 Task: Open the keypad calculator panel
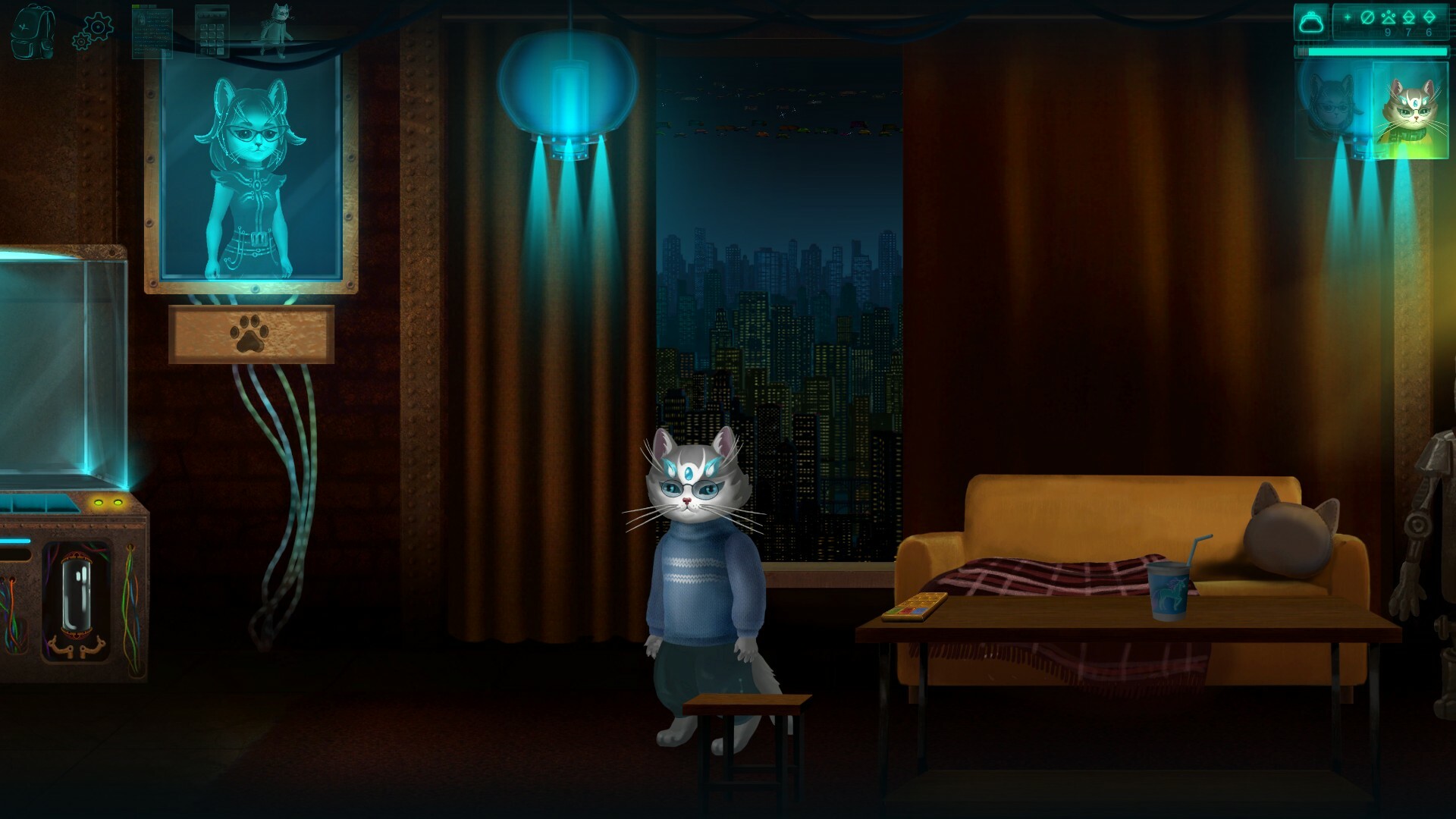coord(212,32)
